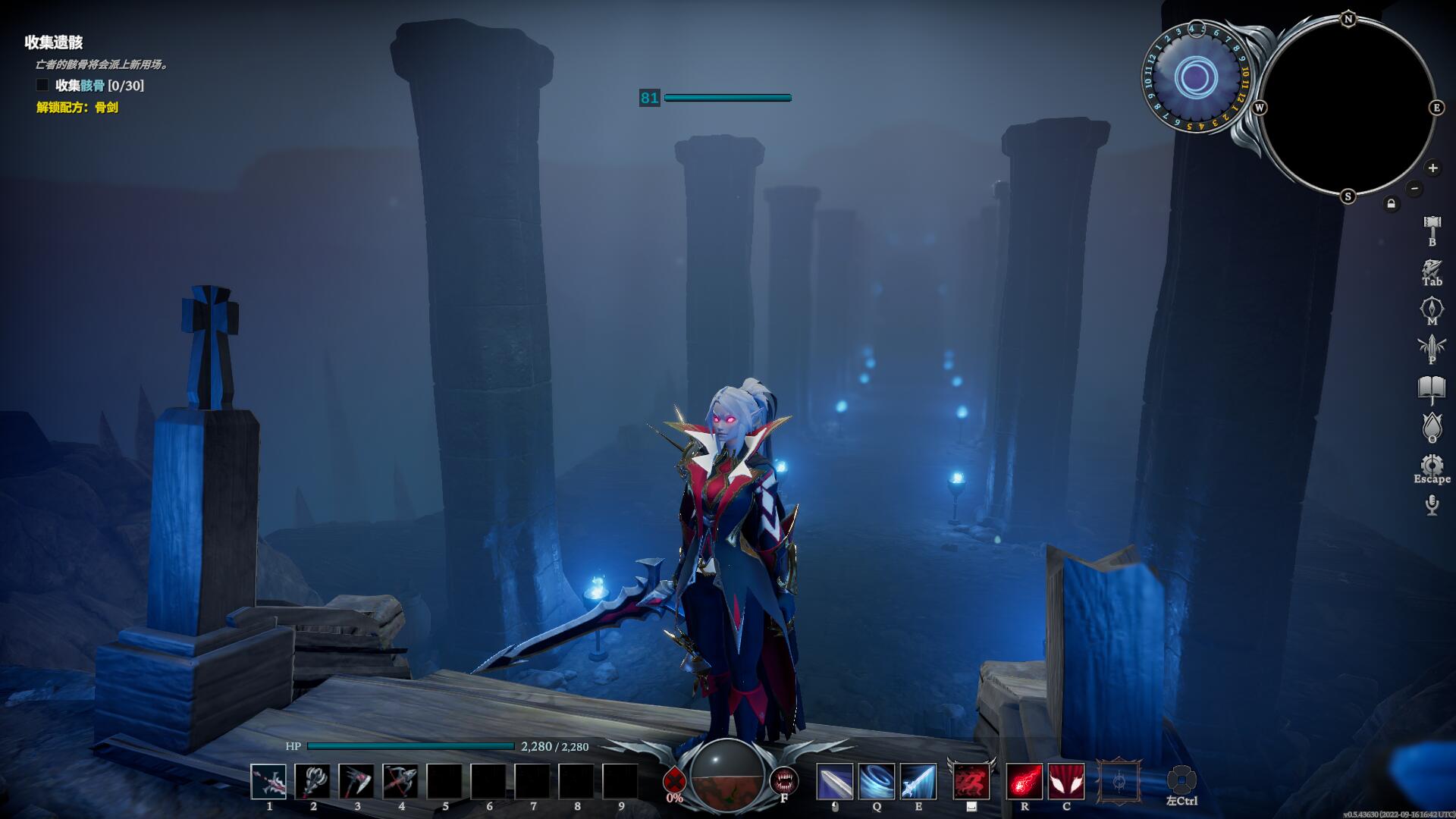Viewport: 1456px width, 819px height.
Task: Select the mace in hotbar slot 2
Action: pos(312,782)
